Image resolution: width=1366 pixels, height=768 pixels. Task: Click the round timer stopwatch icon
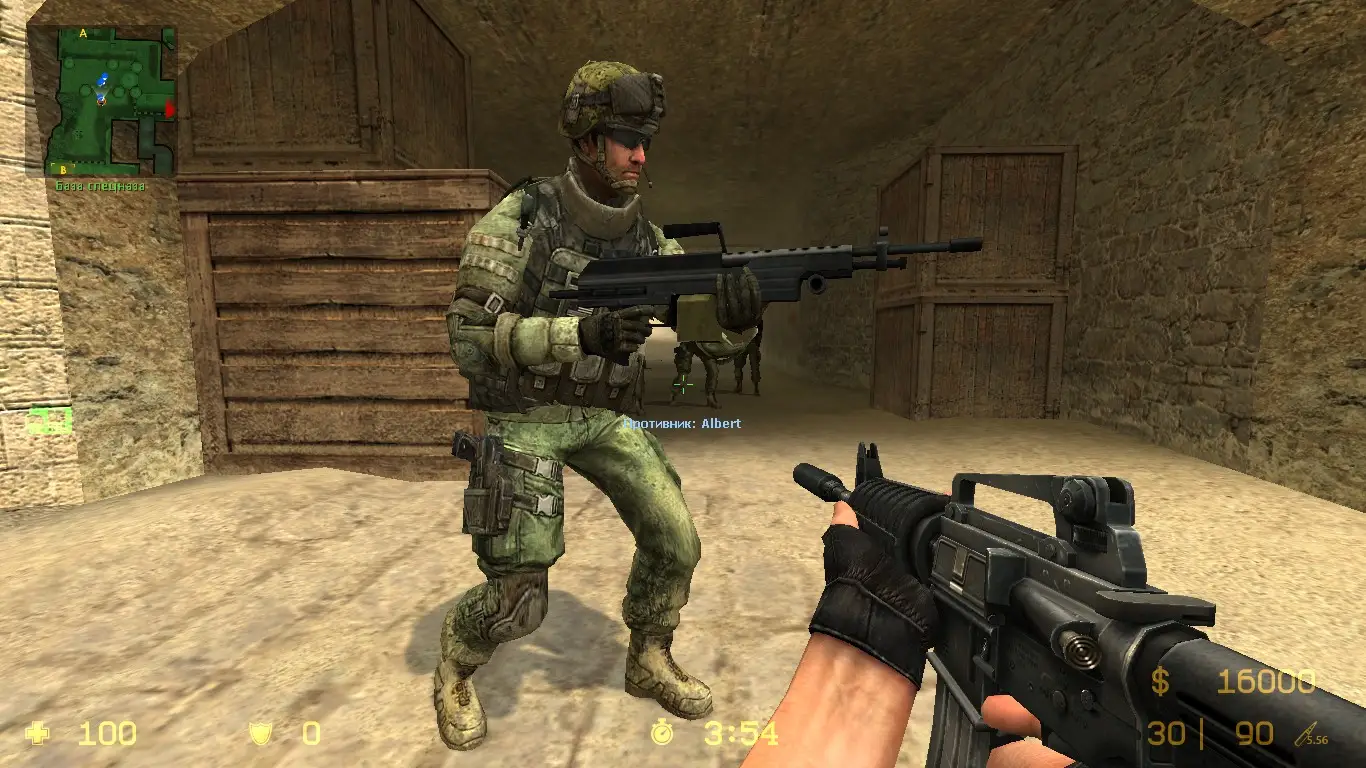661,735
